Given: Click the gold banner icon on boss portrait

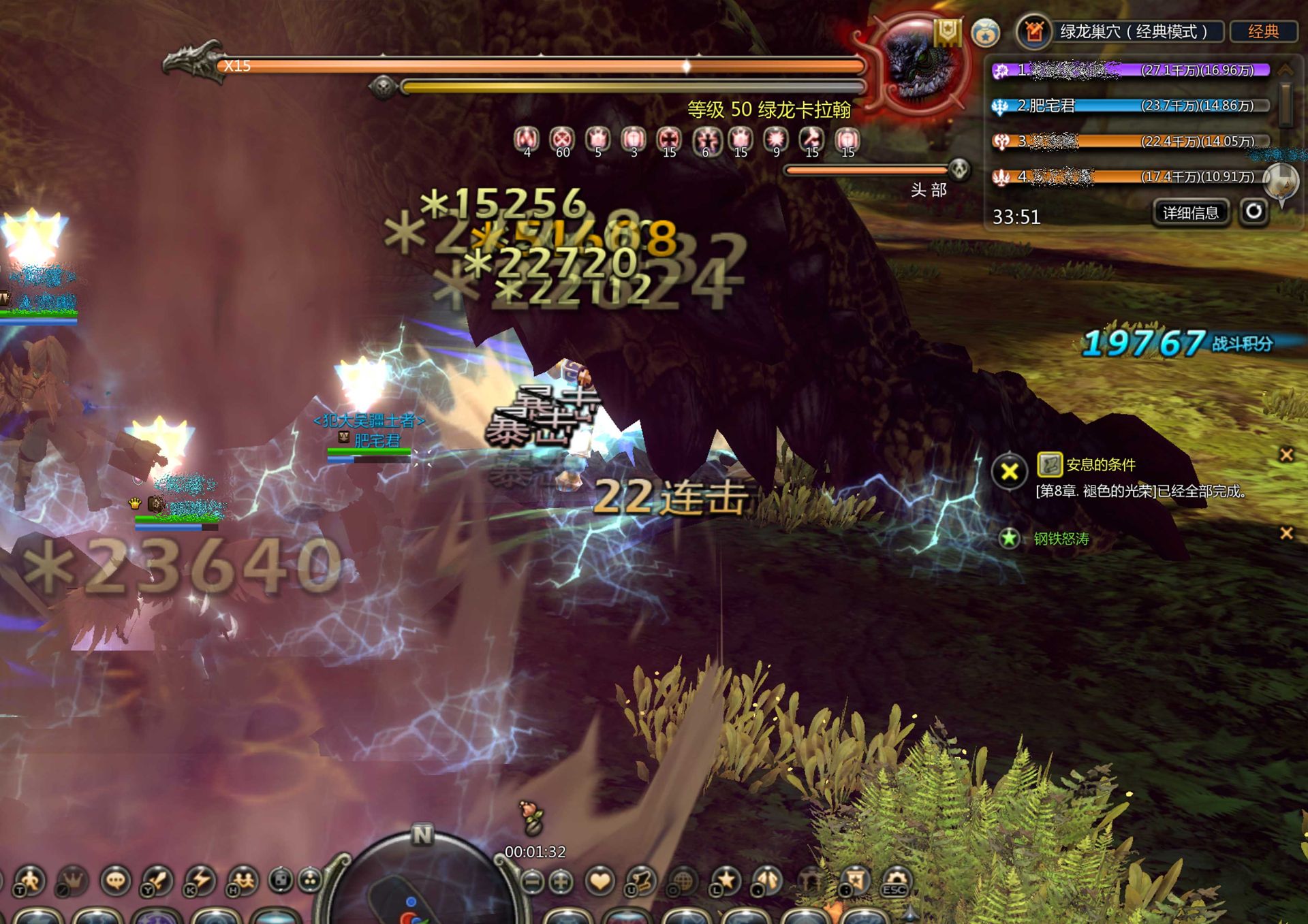Looking at the screenshot, I should click(947, 31).
